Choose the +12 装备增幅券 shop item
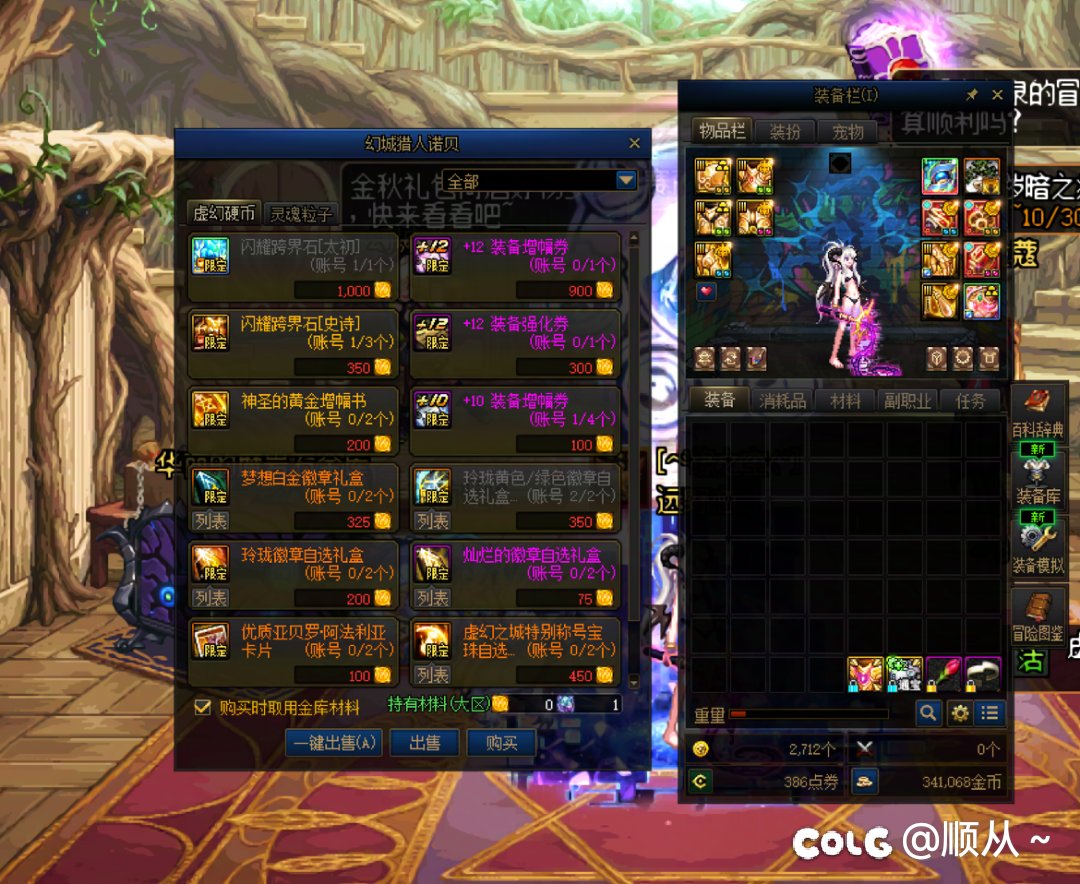1080x884 pixels. click(515, 266)
